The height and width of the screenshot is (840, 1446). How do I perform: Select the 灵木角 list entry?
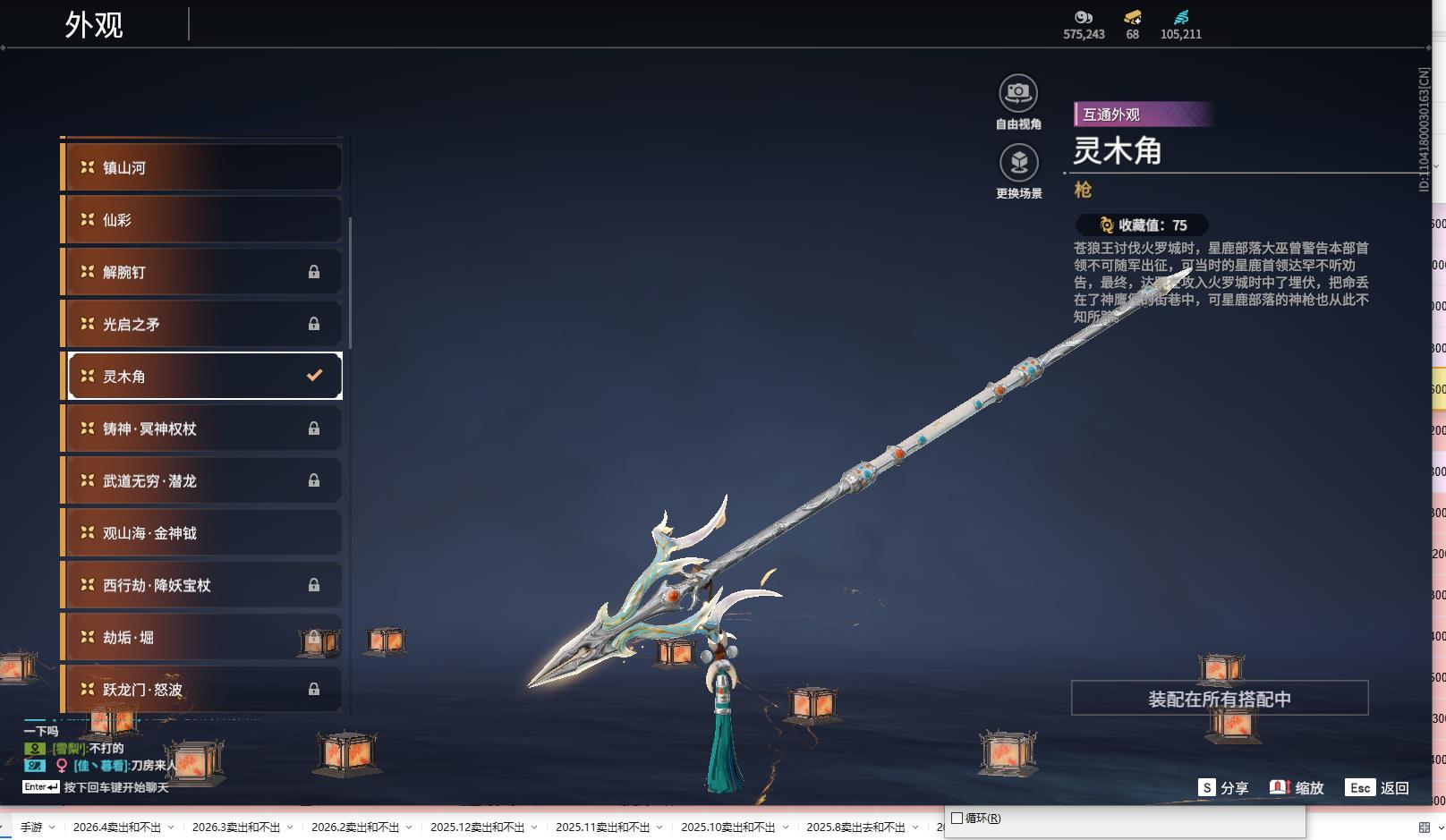point(204,377)
